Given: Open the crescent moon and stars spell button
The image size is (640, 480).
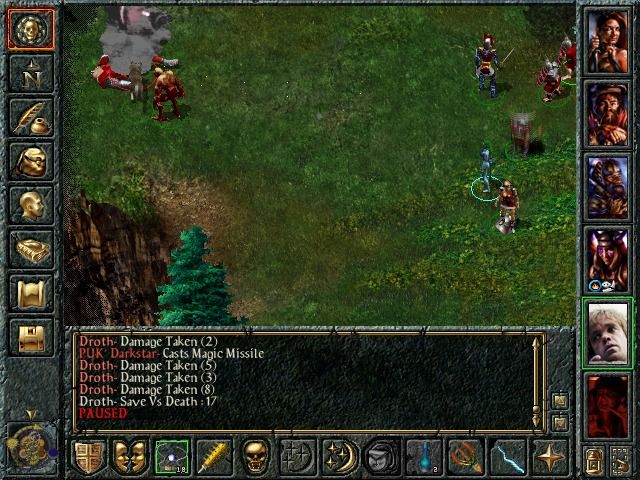Looking at the screenshot, I should pyautogui.click(x=339, y=457).
